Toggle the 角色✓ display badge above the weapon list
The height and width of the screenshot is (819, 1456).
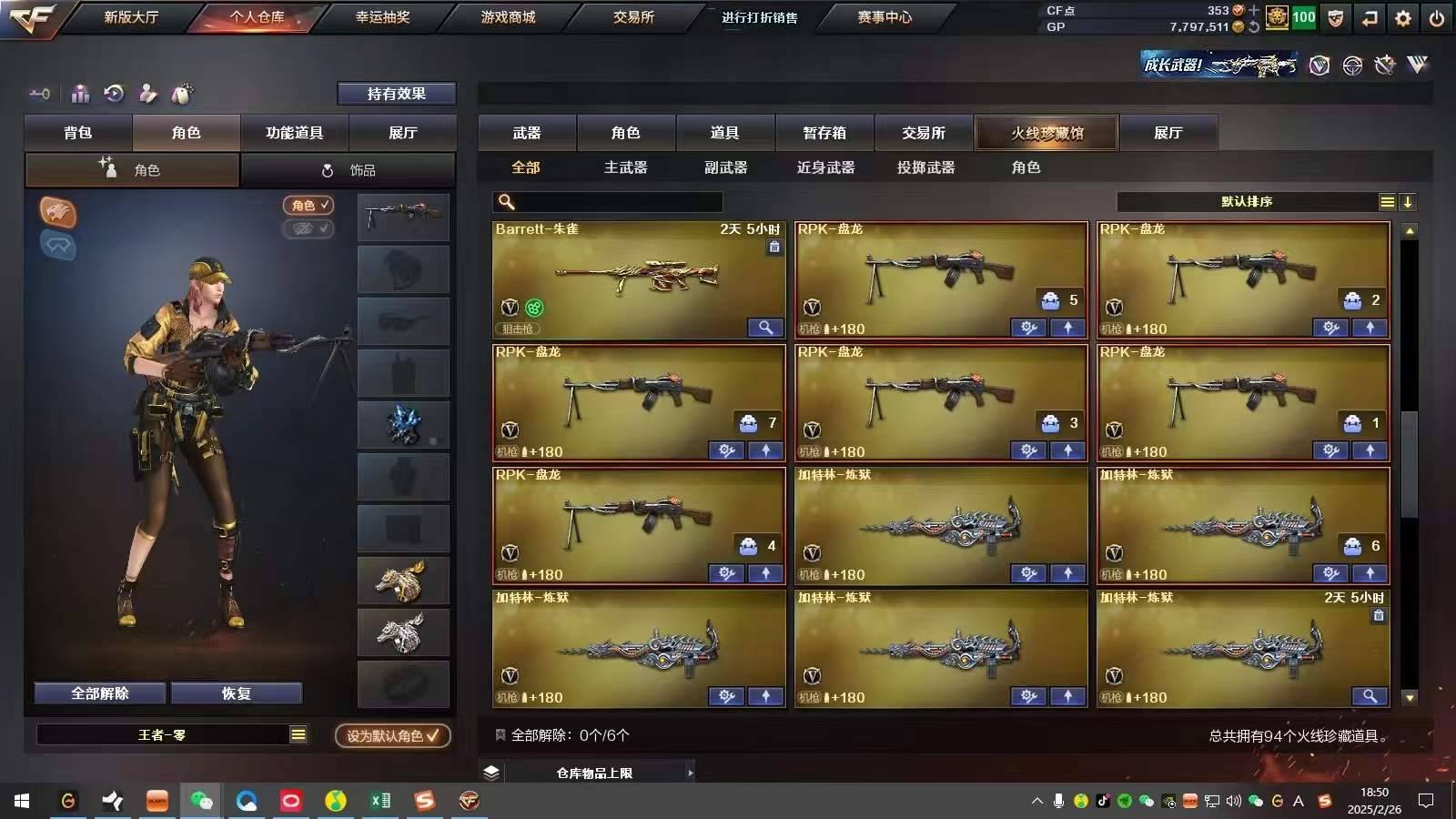[x=308, y=206]
